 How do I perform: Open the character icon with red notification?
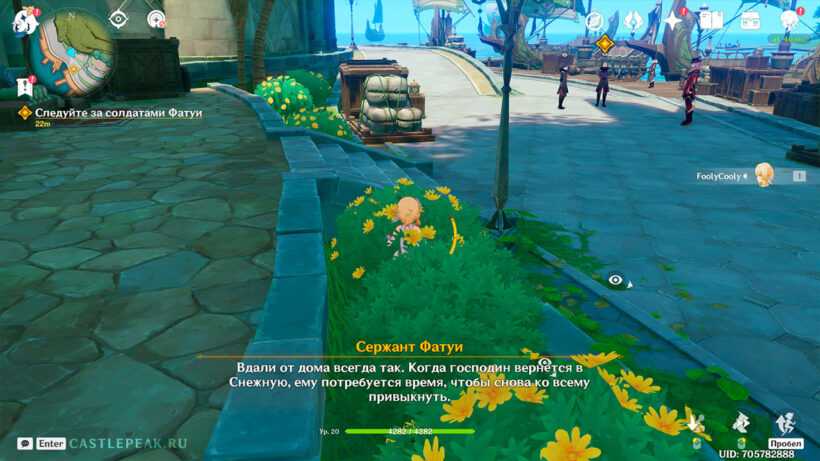tap(789, 20)
